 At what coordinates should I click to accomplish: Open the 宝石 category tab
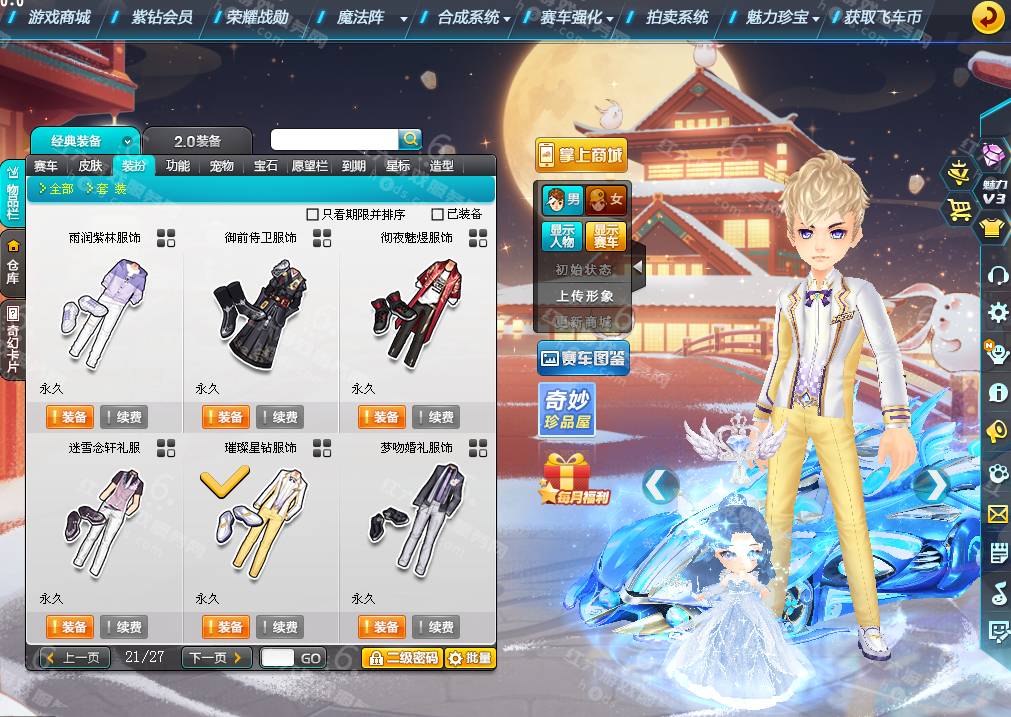[265, 166]
